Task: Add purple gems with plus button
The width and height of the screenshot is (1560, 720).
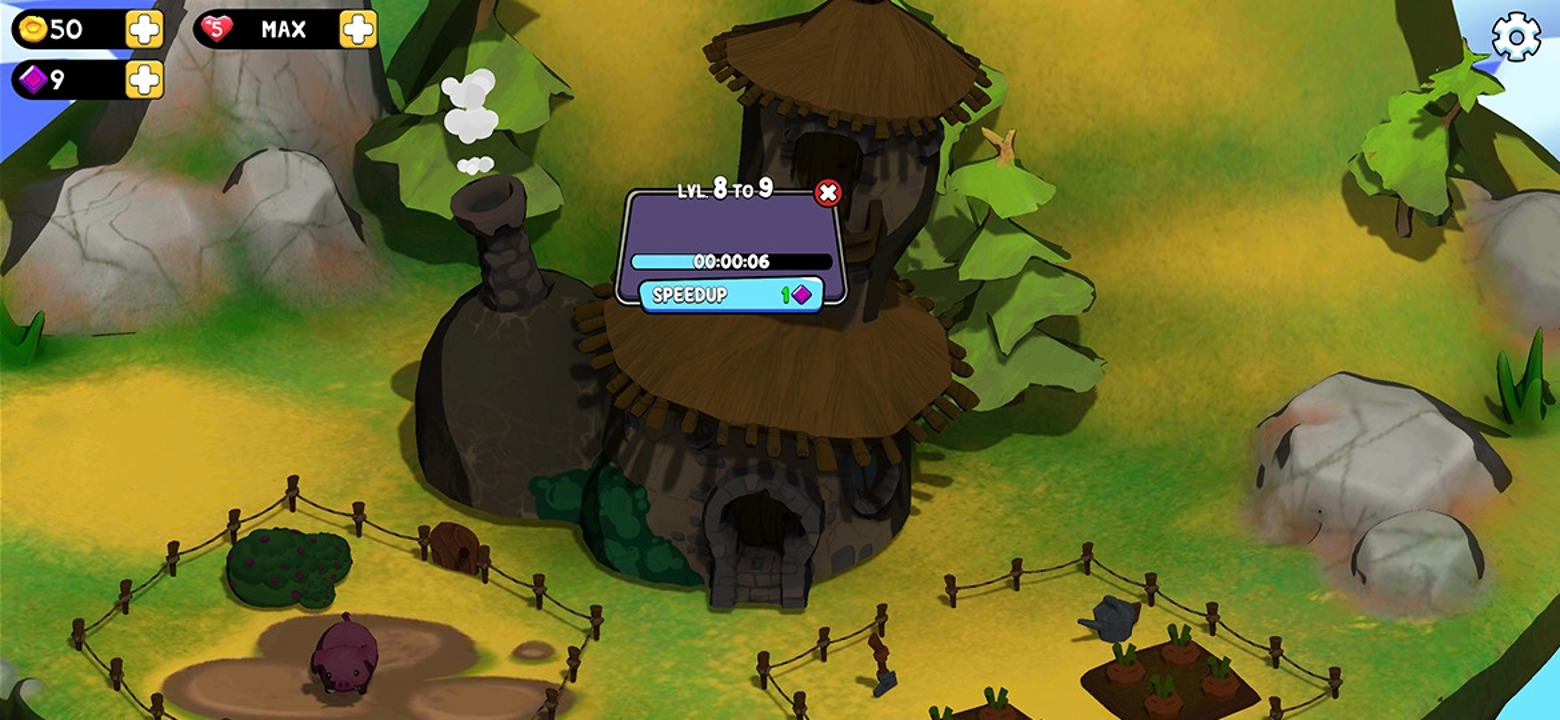Action: (145, 79)
